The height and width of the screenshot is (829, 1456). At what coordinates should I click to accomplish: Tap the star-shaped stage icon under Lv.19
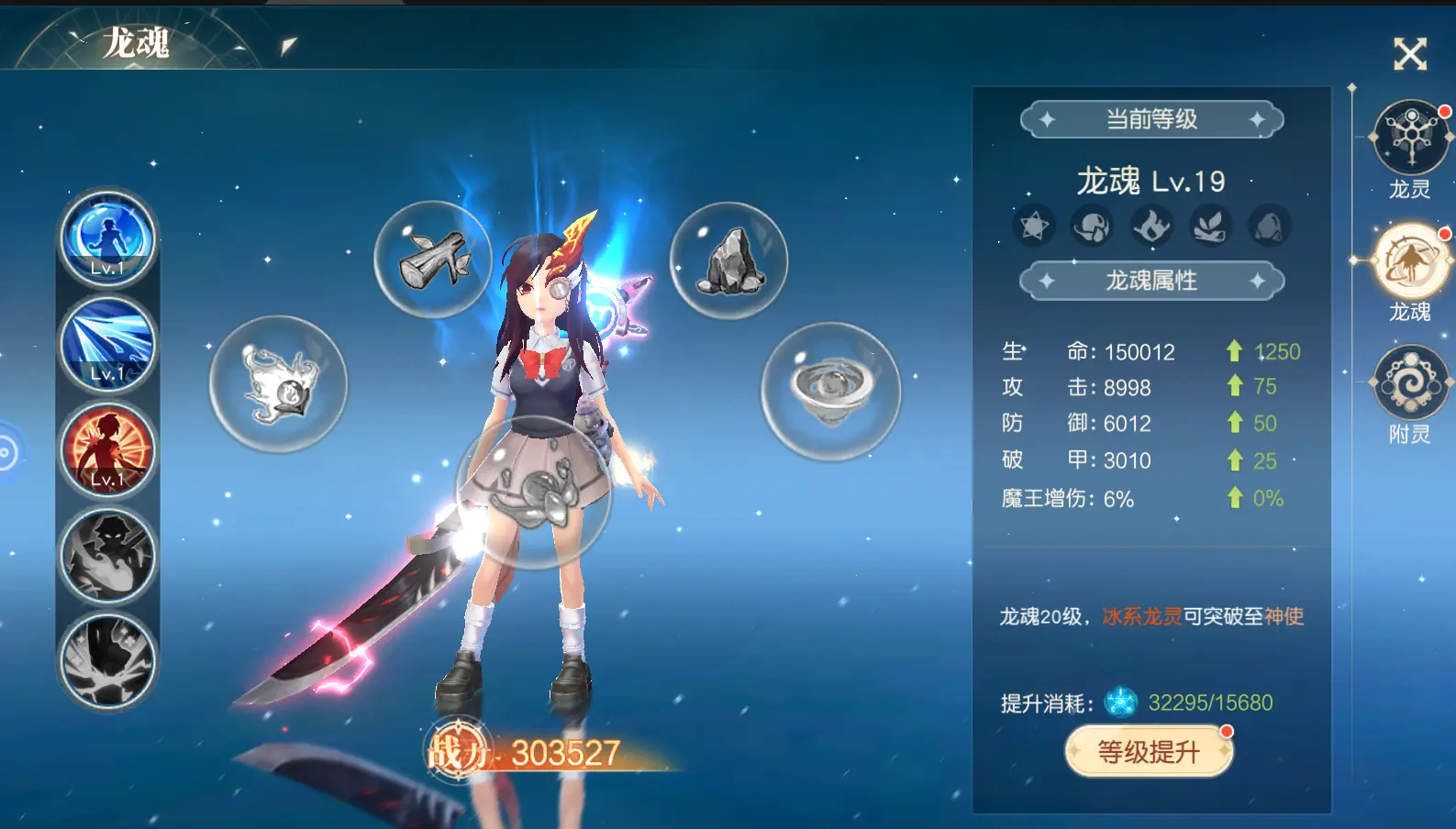coord(1034,226)
